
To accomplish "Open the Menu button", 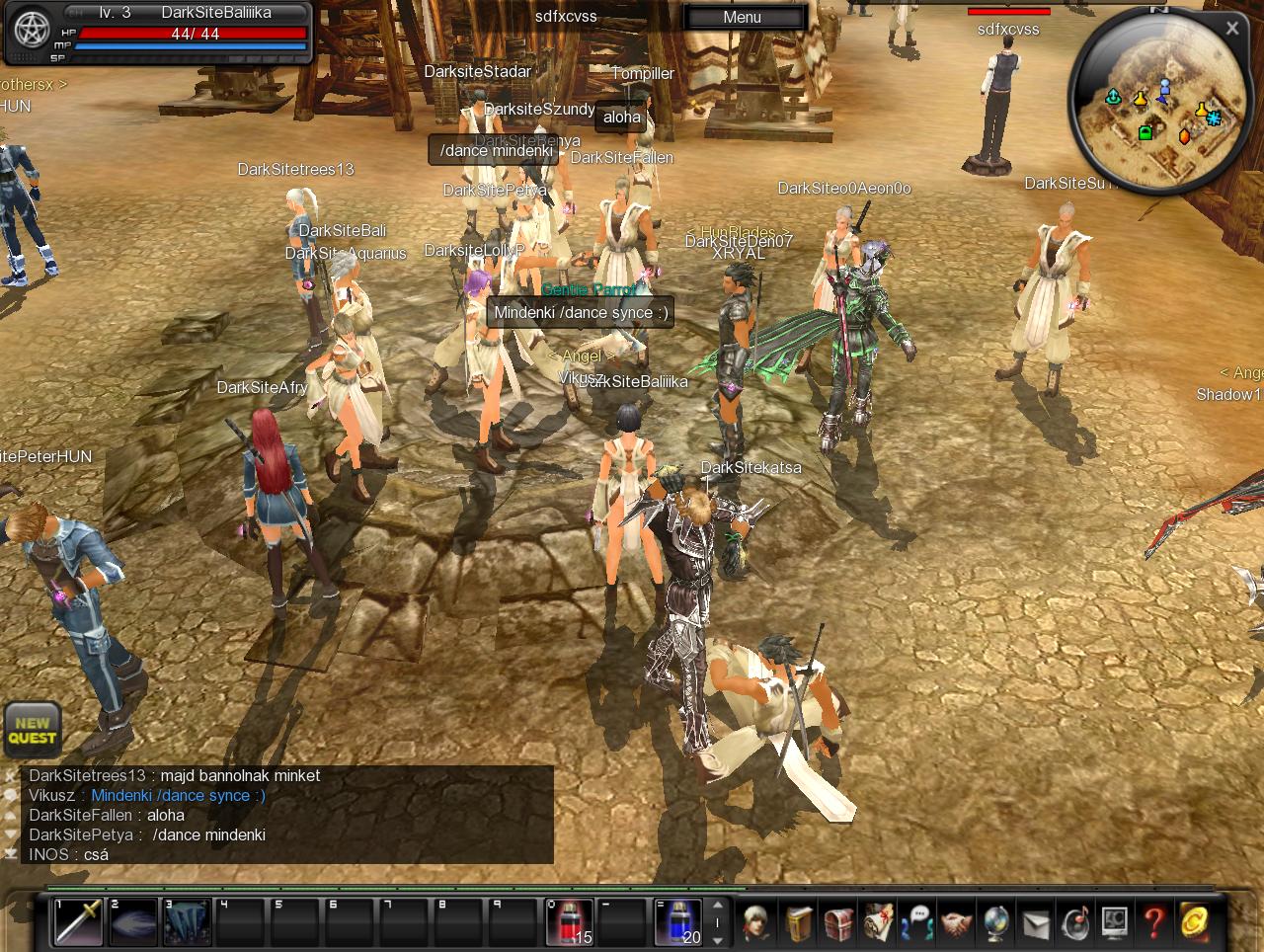I will [x=742, y=17].
